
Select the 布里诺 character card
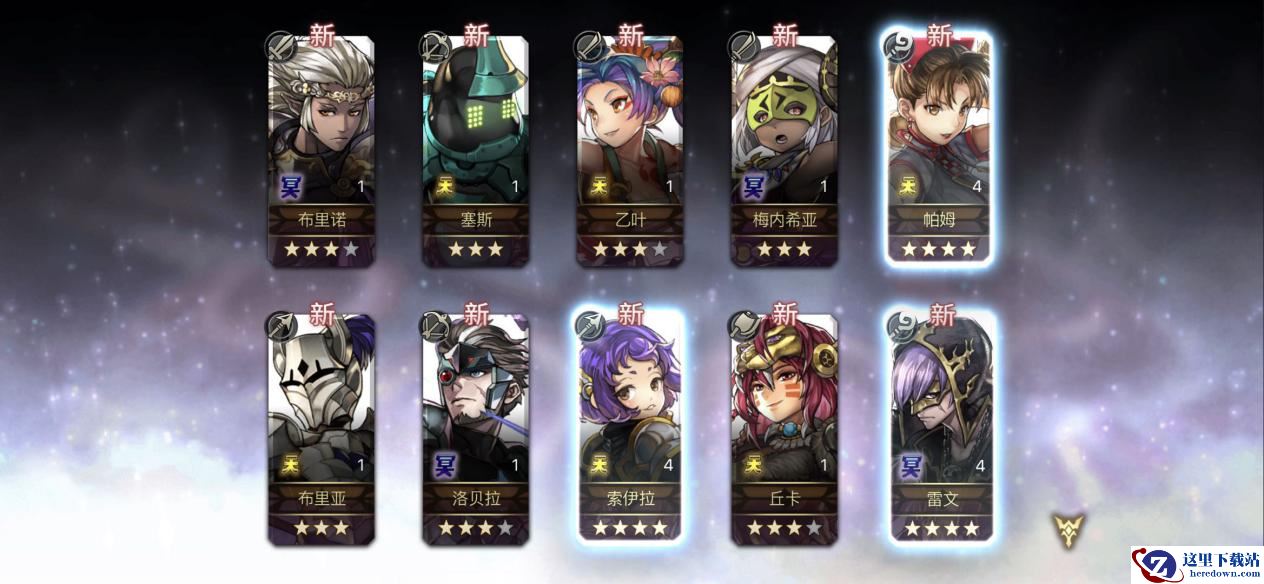(x=320, y=150)
